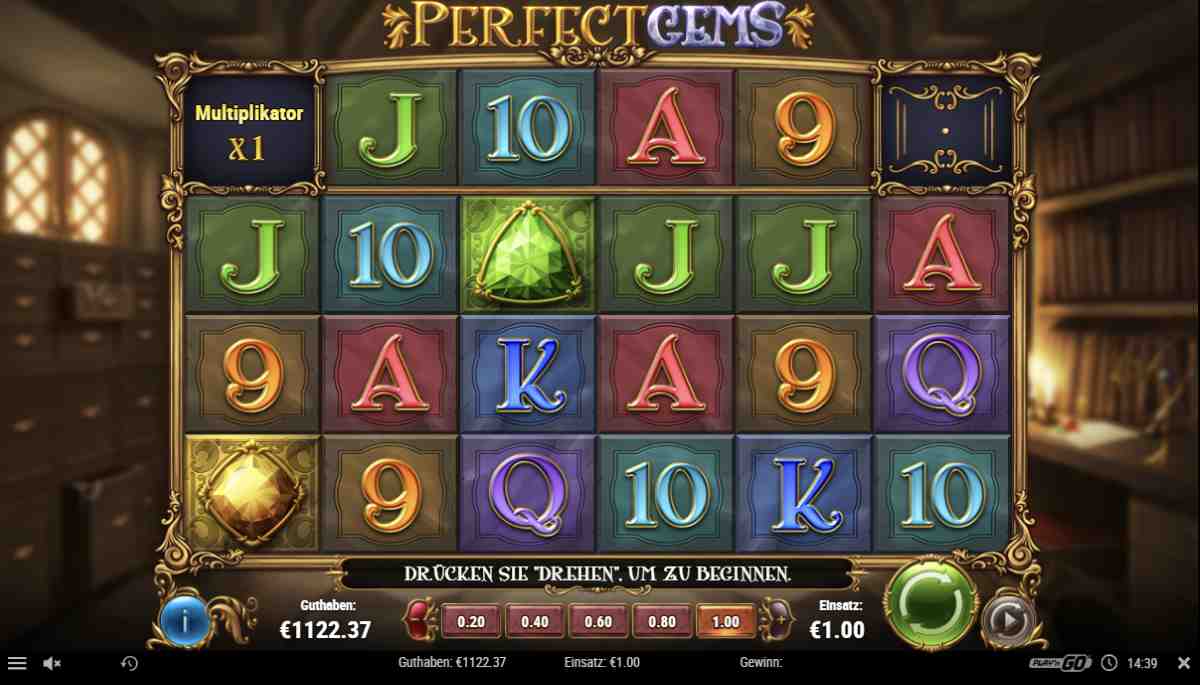Open the blue info paytable button
The height and width of the screenshot is (685, 1200).
click(x=184, y=622)
